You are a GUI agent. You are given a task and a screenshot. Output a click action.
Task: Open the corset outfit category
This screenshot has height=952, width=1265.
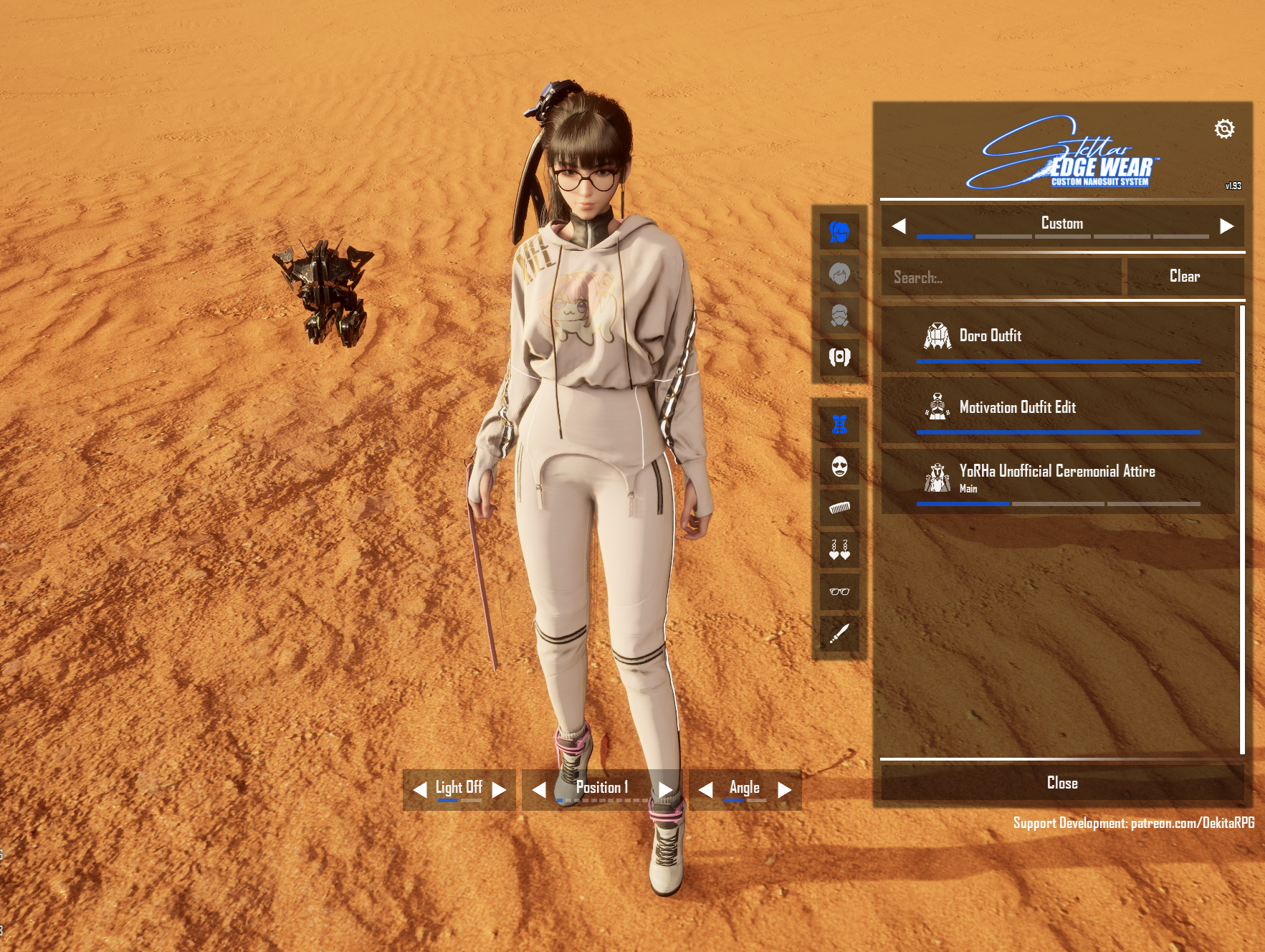pos(839,424)
